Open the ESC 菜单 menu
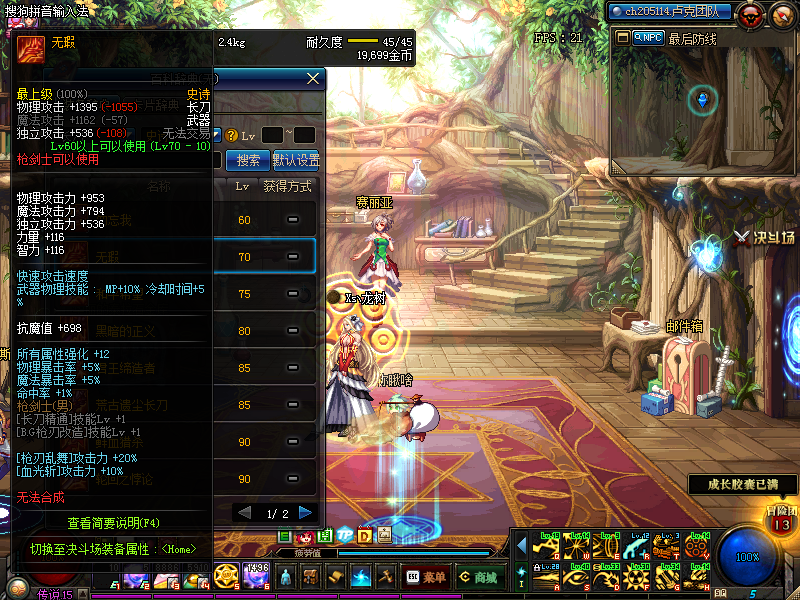 coord(426,577)
